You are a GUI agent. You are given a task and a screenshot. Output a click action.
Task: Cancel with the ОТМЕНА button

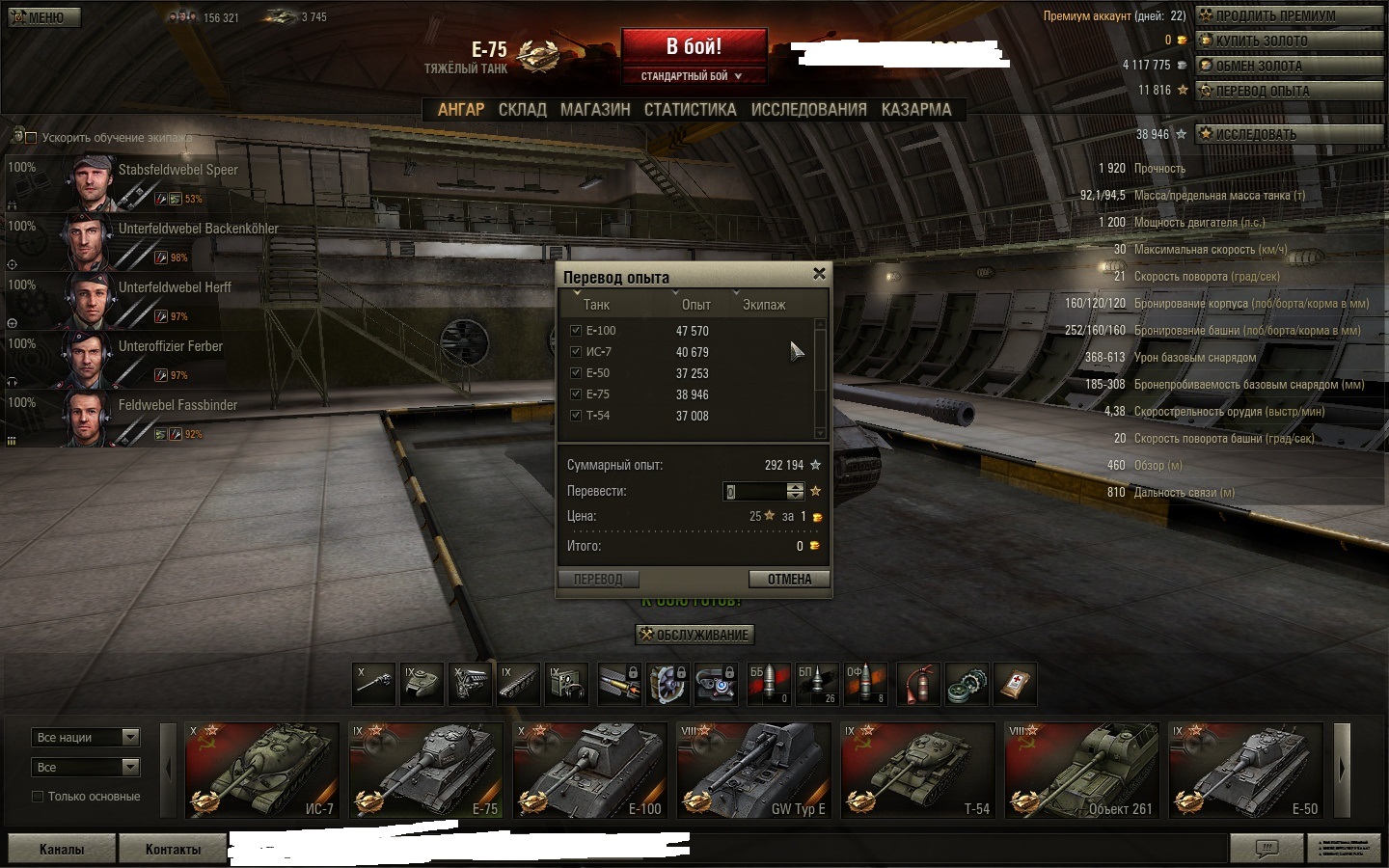click(x=789, y=579)
